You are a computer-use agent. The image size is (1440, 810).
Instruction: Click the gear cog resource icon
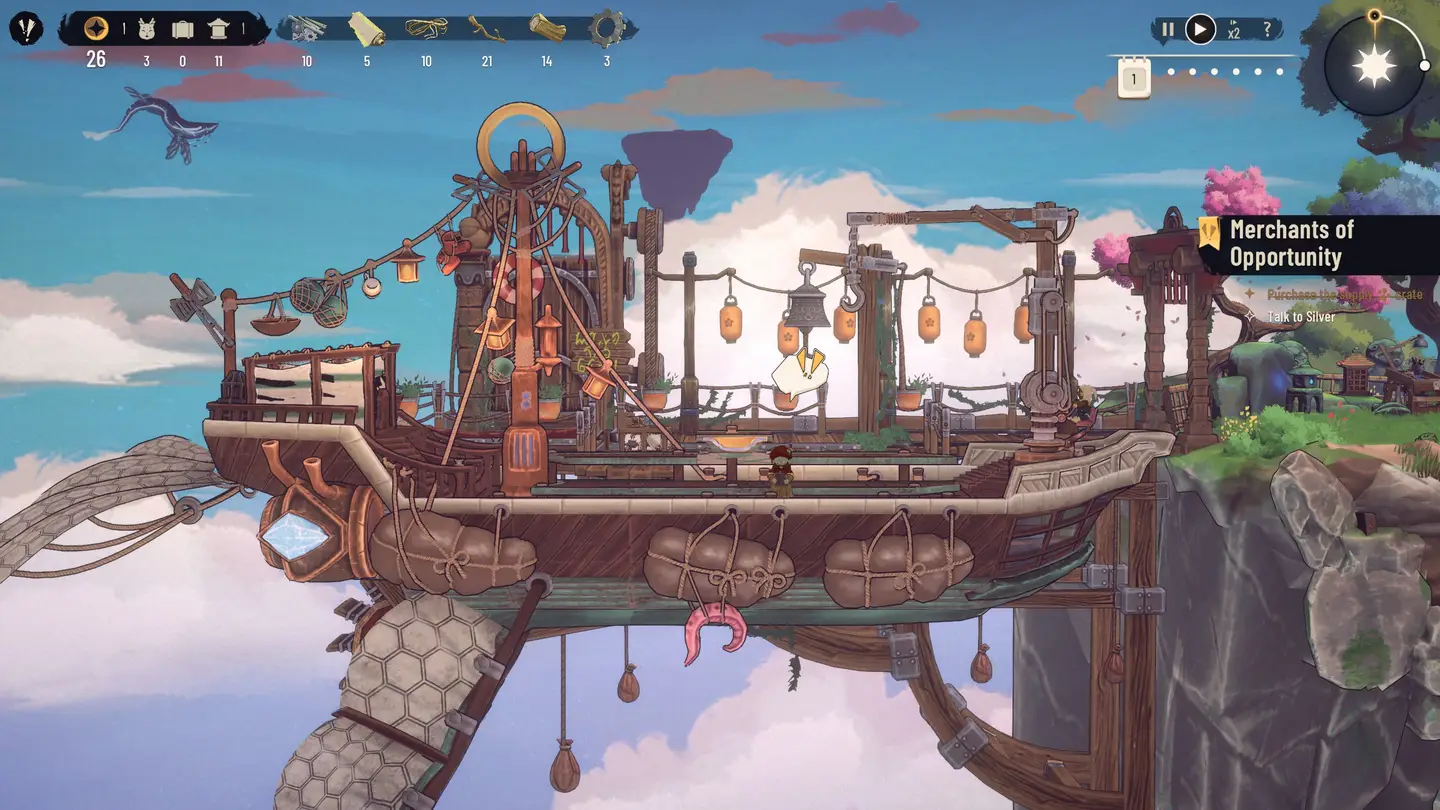606,28
